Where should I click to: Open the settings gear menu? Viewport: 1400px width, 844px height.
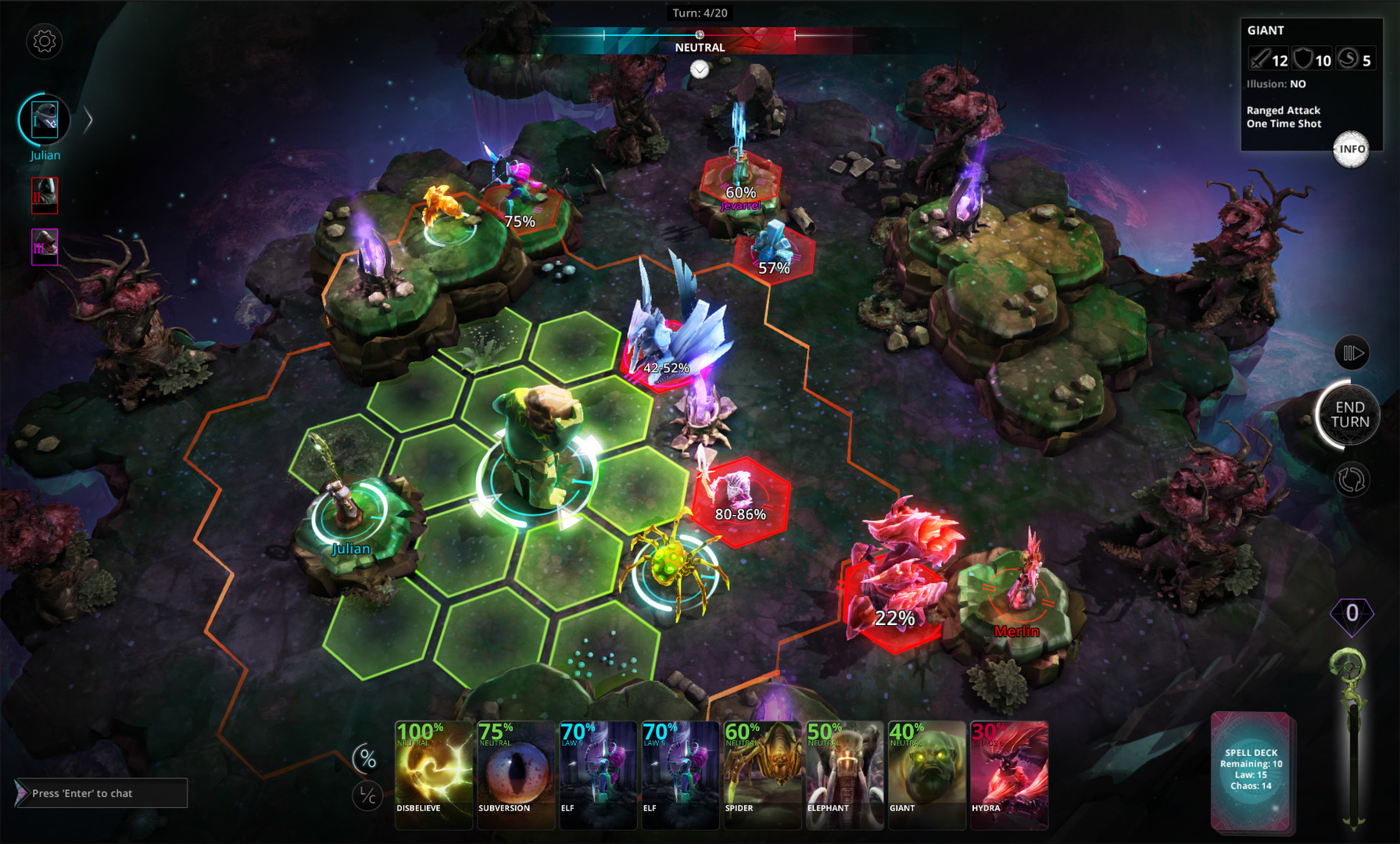[43, 42]
